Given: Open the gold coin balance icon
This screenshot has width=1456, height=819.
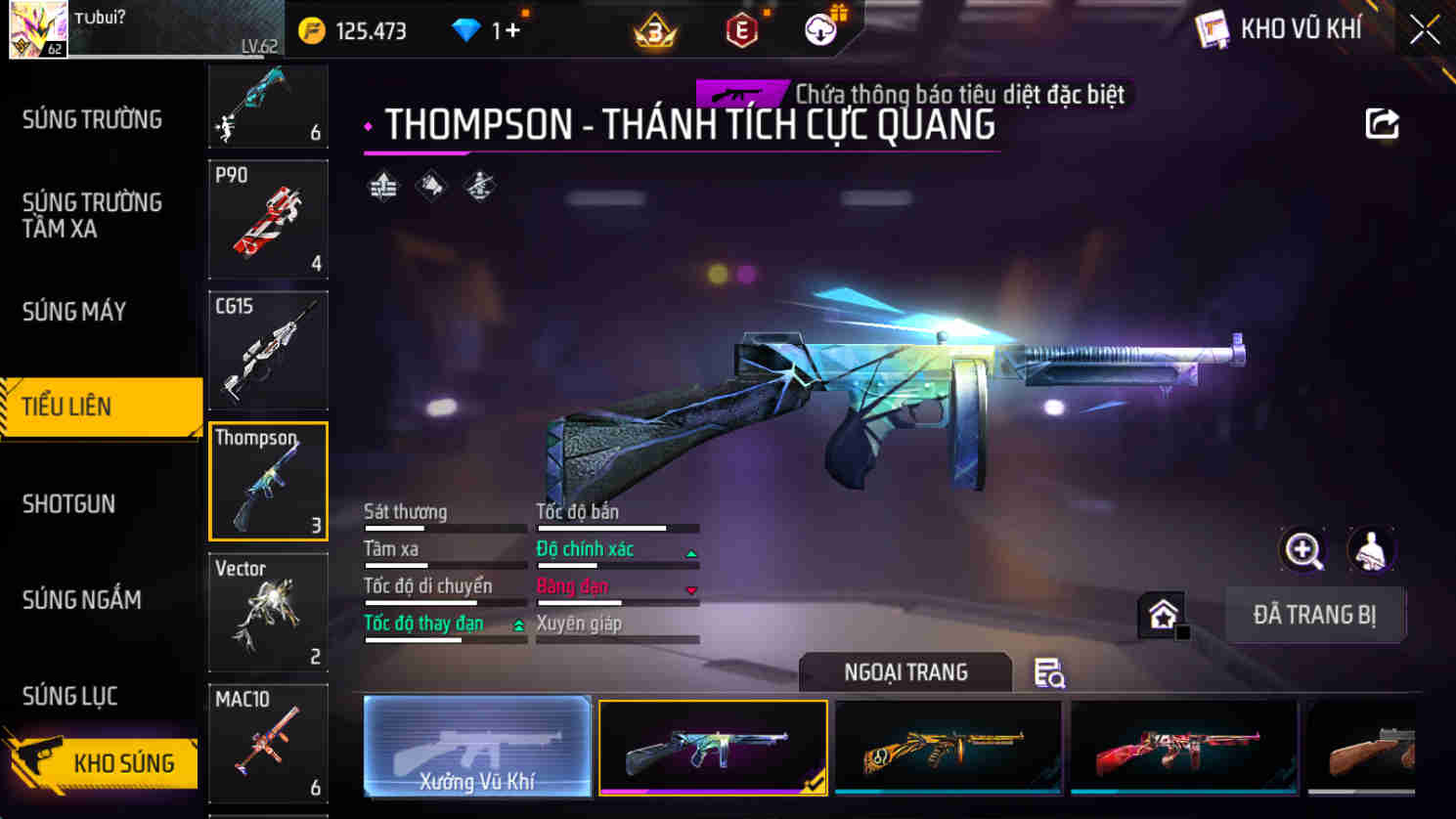Looking at the screenshot, I should 311,29.
